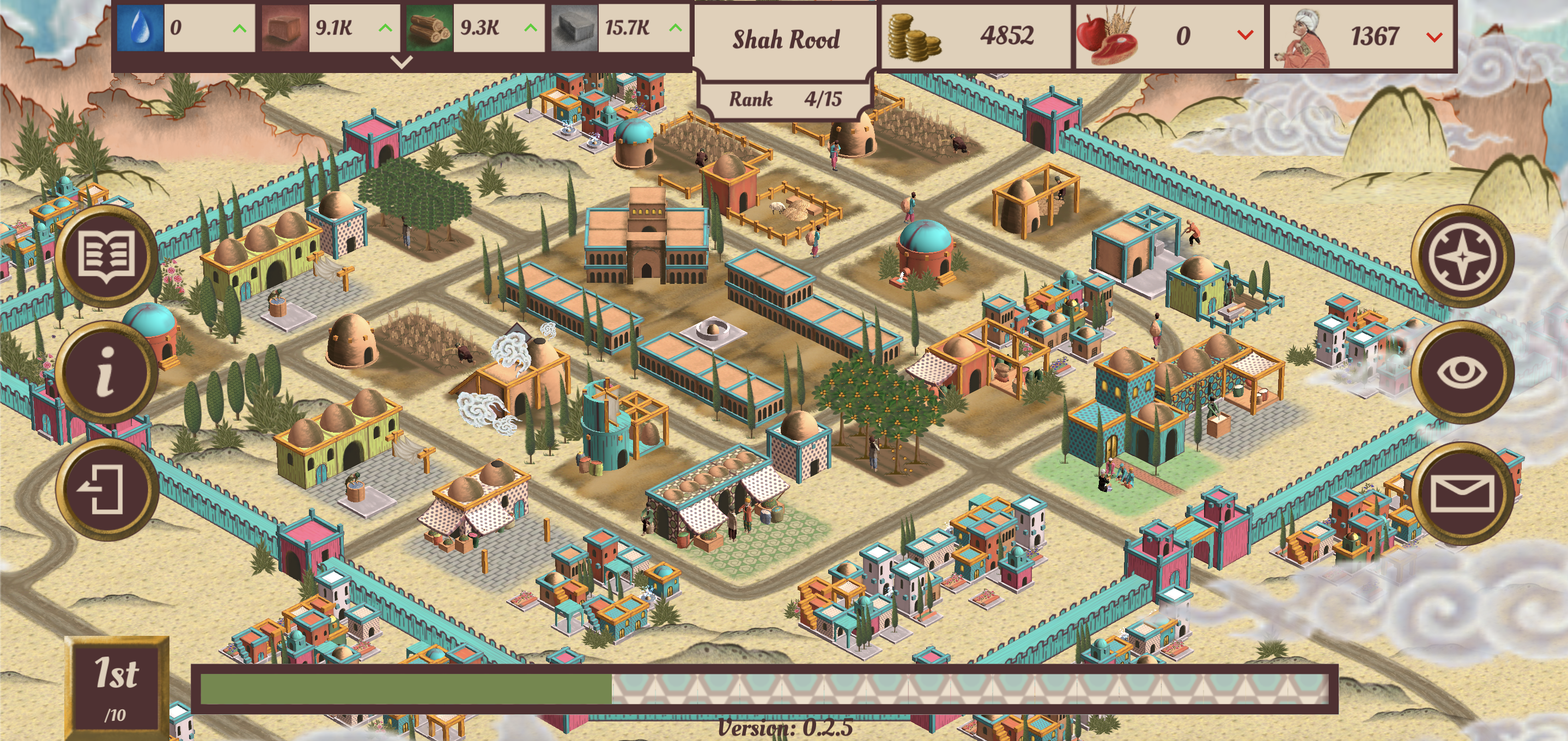Open the Rank 4/15 panel
1568x741 pixels.
tap(785, 99)
